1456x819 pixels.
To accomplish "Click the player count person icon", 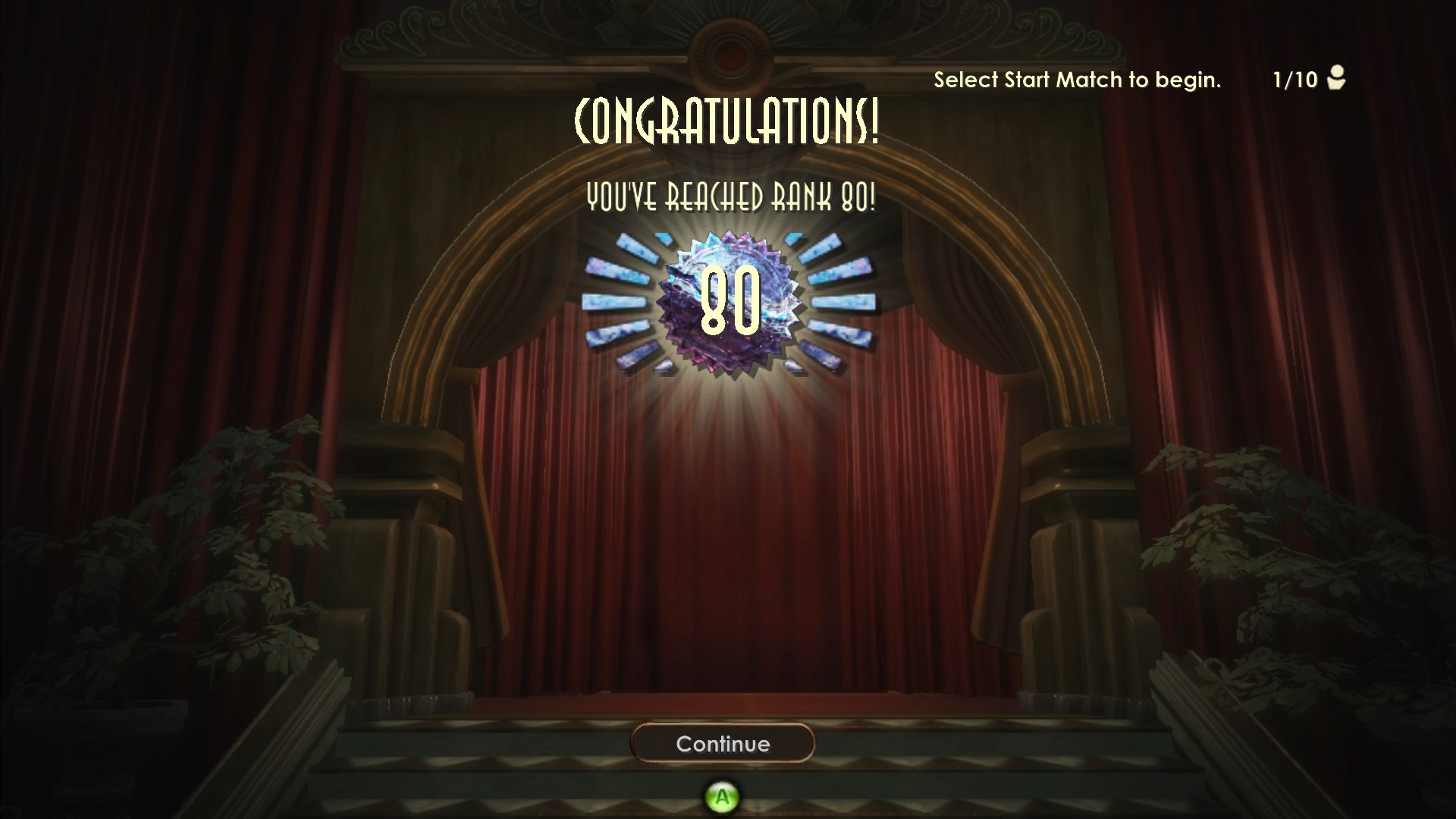I will (1337, 79).
